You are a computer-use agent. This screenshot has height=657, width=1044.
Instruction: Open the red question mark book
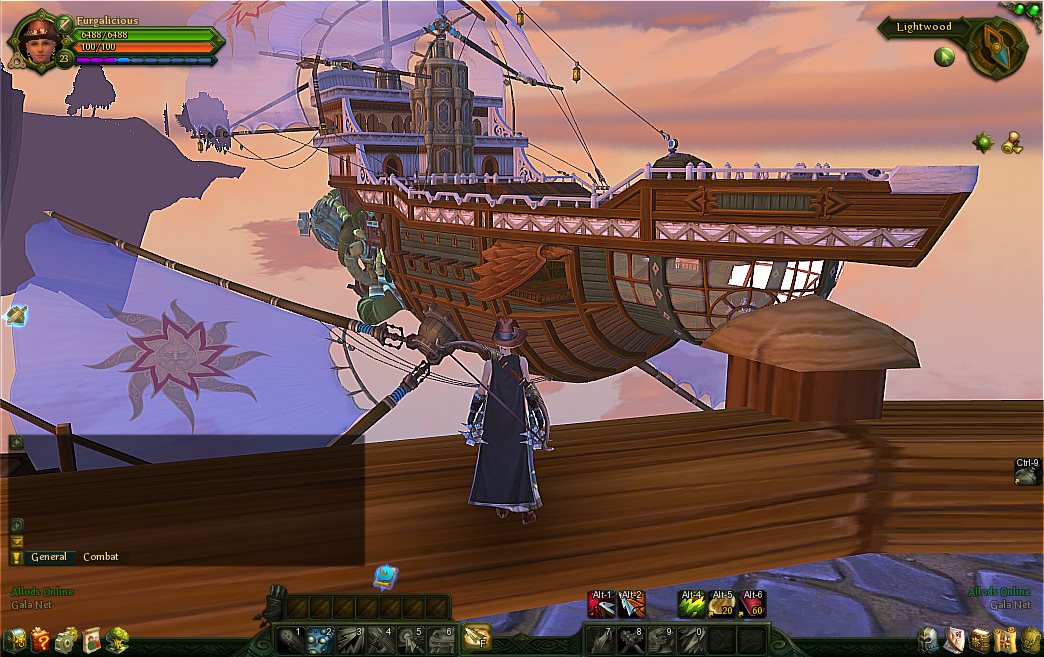pyautogui.click(x=40, y=640)
